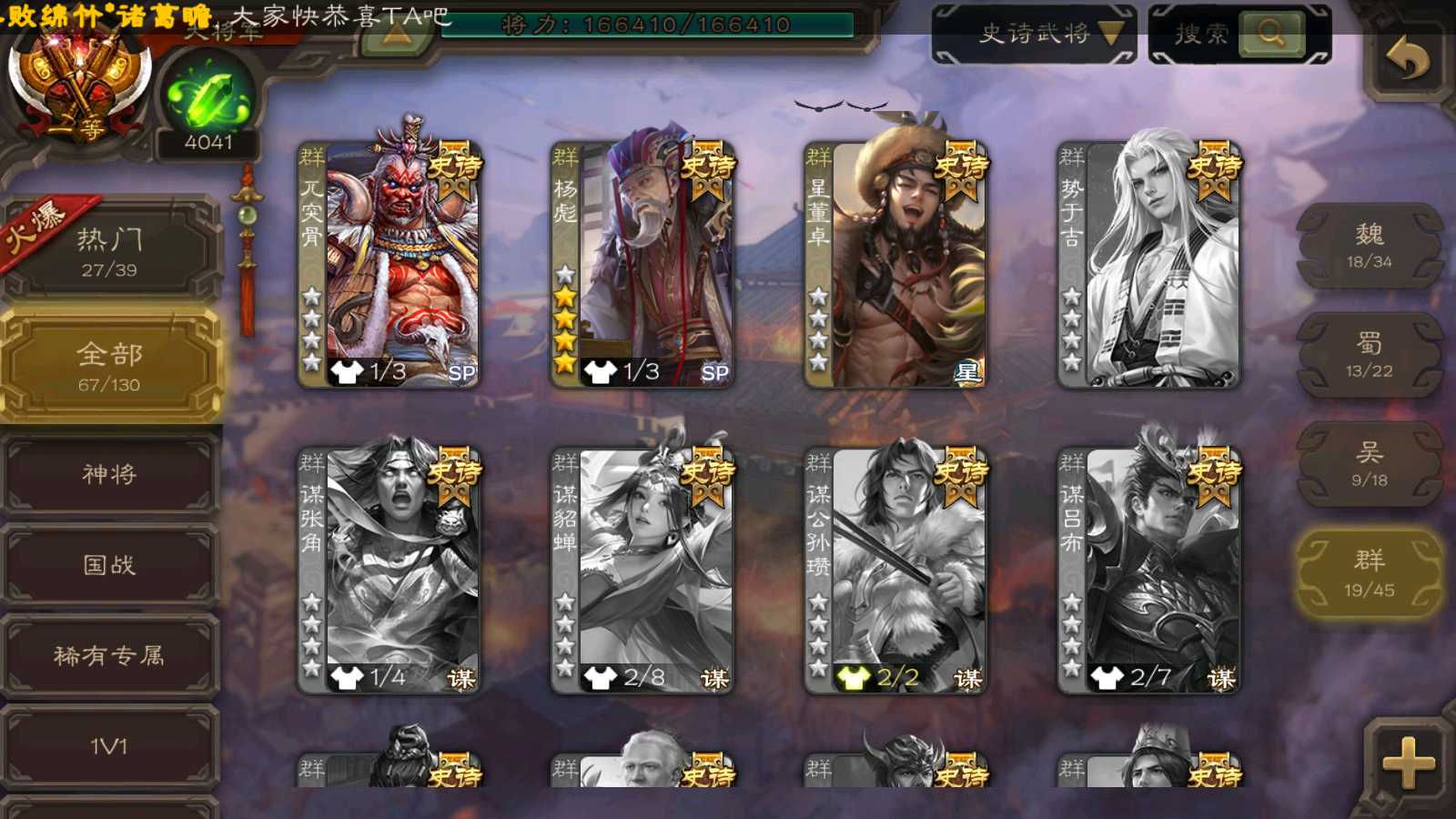Open the 热门 hot generals category
The width and height of the screenshot is (1456, 819).
point(109,250)
